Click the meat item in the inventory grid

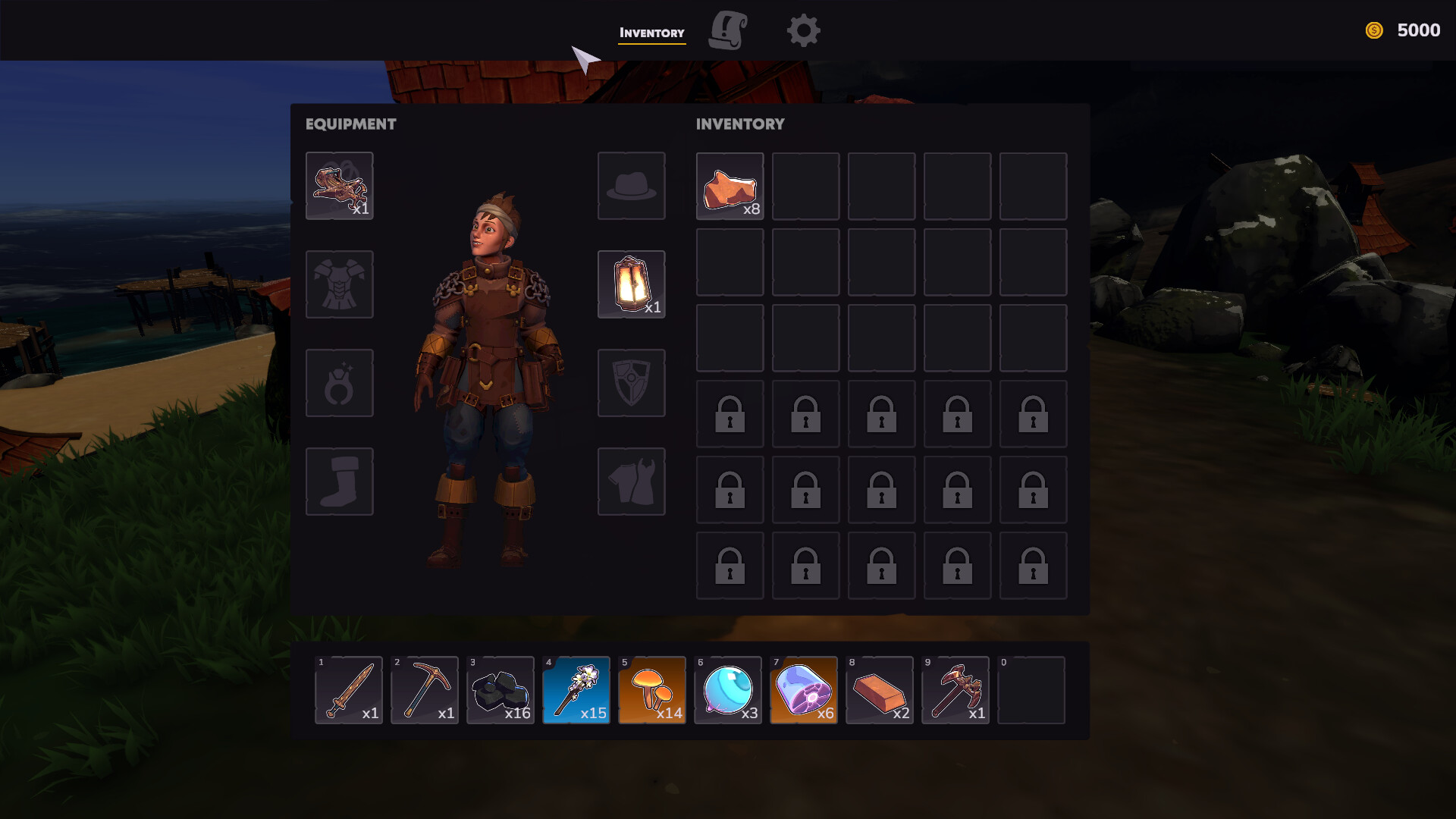click(729, 186)
